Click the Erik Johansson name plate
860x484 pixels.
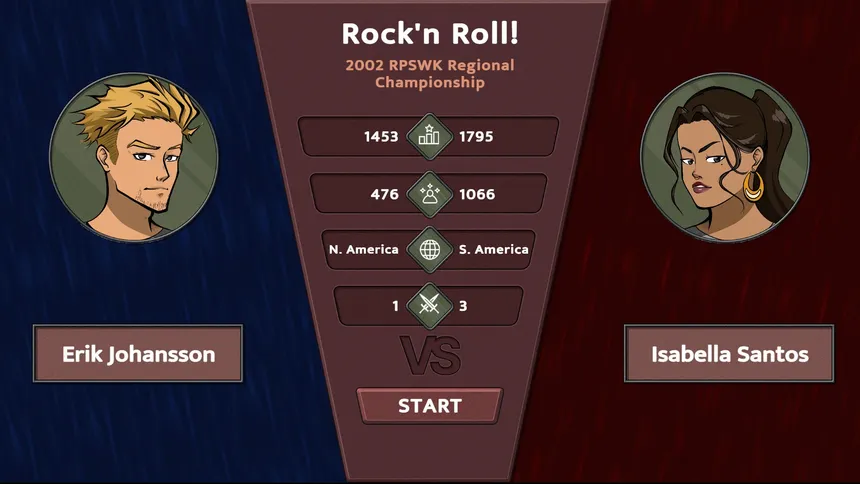click(138, 354)
